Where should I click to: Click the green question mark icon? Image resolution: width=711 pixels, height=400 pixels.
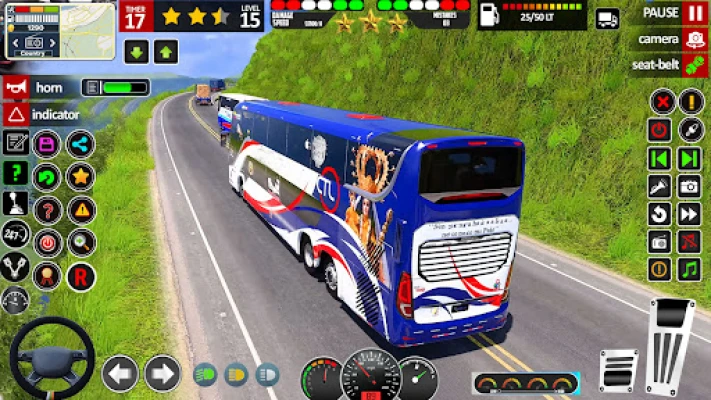pyautogui.click(x=14, y=173)
